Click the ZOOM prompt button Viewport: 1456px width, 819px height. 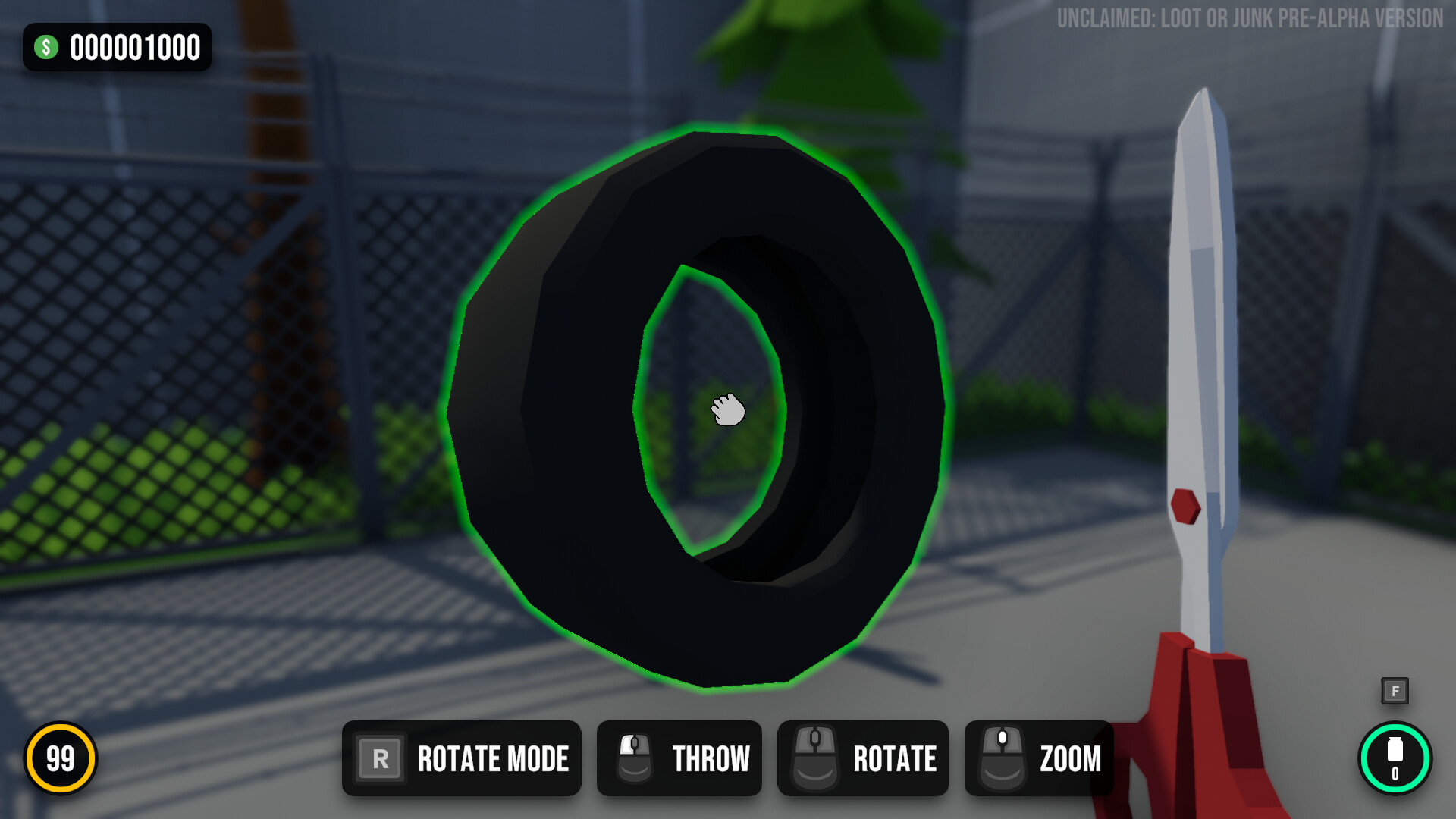pyautogui.click(x=1038, y=758)
